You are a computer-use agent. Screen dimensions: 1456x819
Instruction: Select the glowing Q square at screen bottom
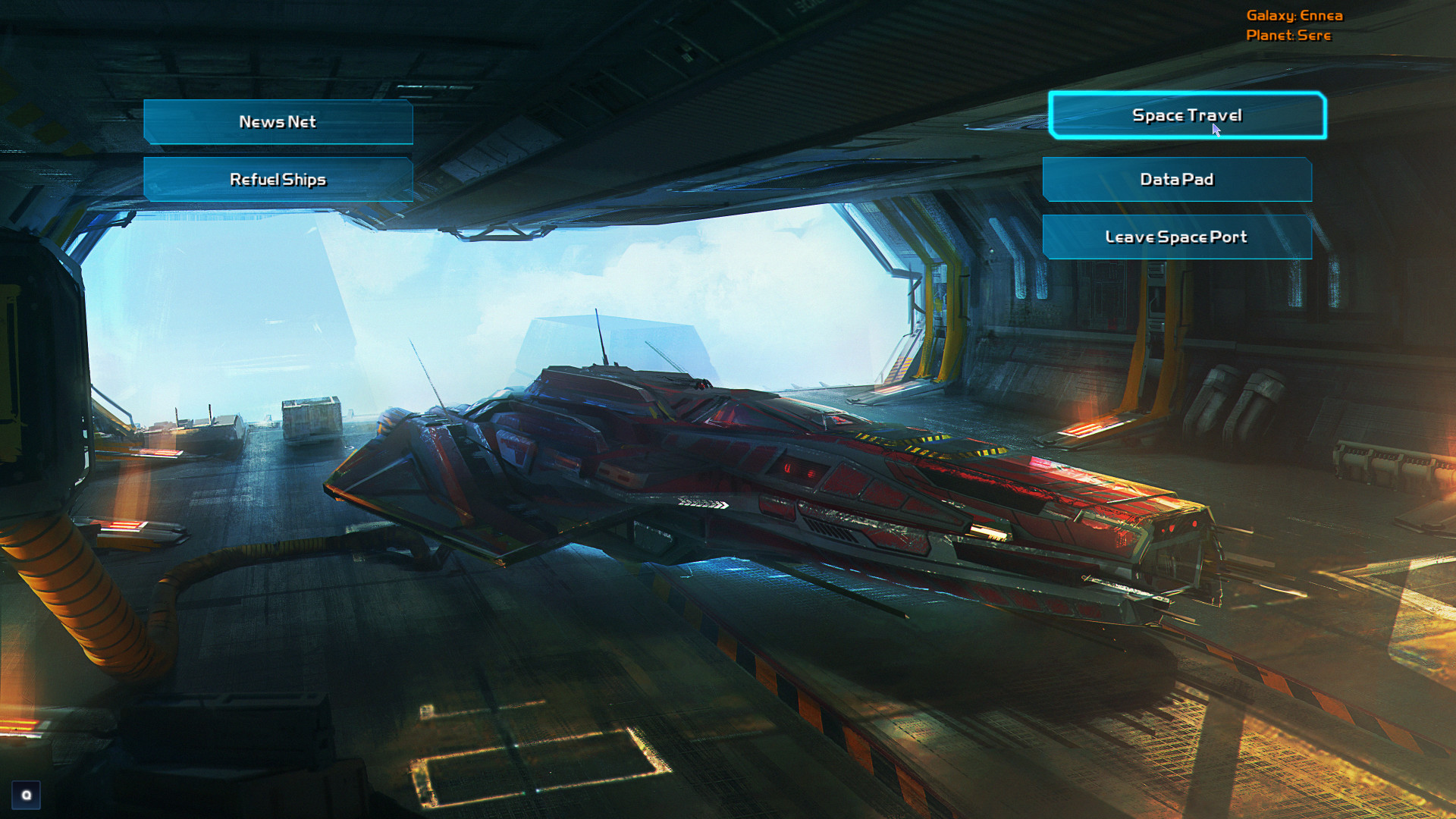tap(27, 796)
